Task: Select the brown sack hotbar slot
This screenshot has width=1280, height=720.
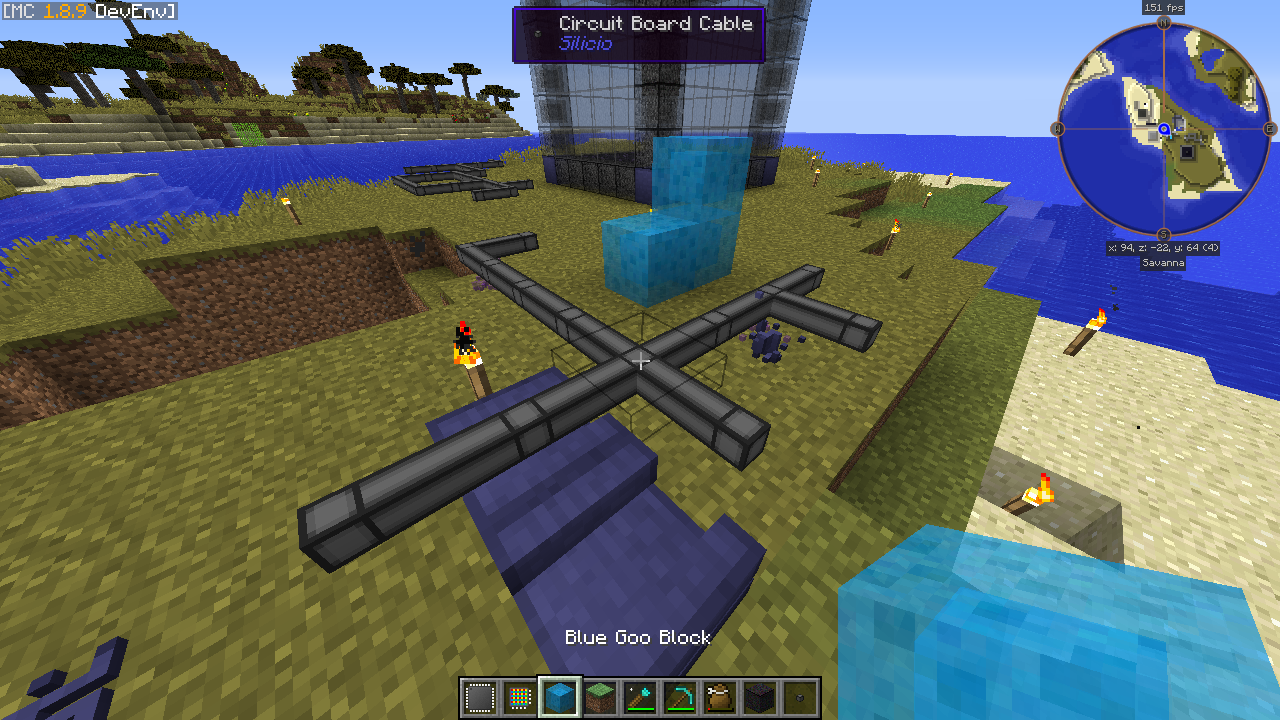Action: coord(720,697)
